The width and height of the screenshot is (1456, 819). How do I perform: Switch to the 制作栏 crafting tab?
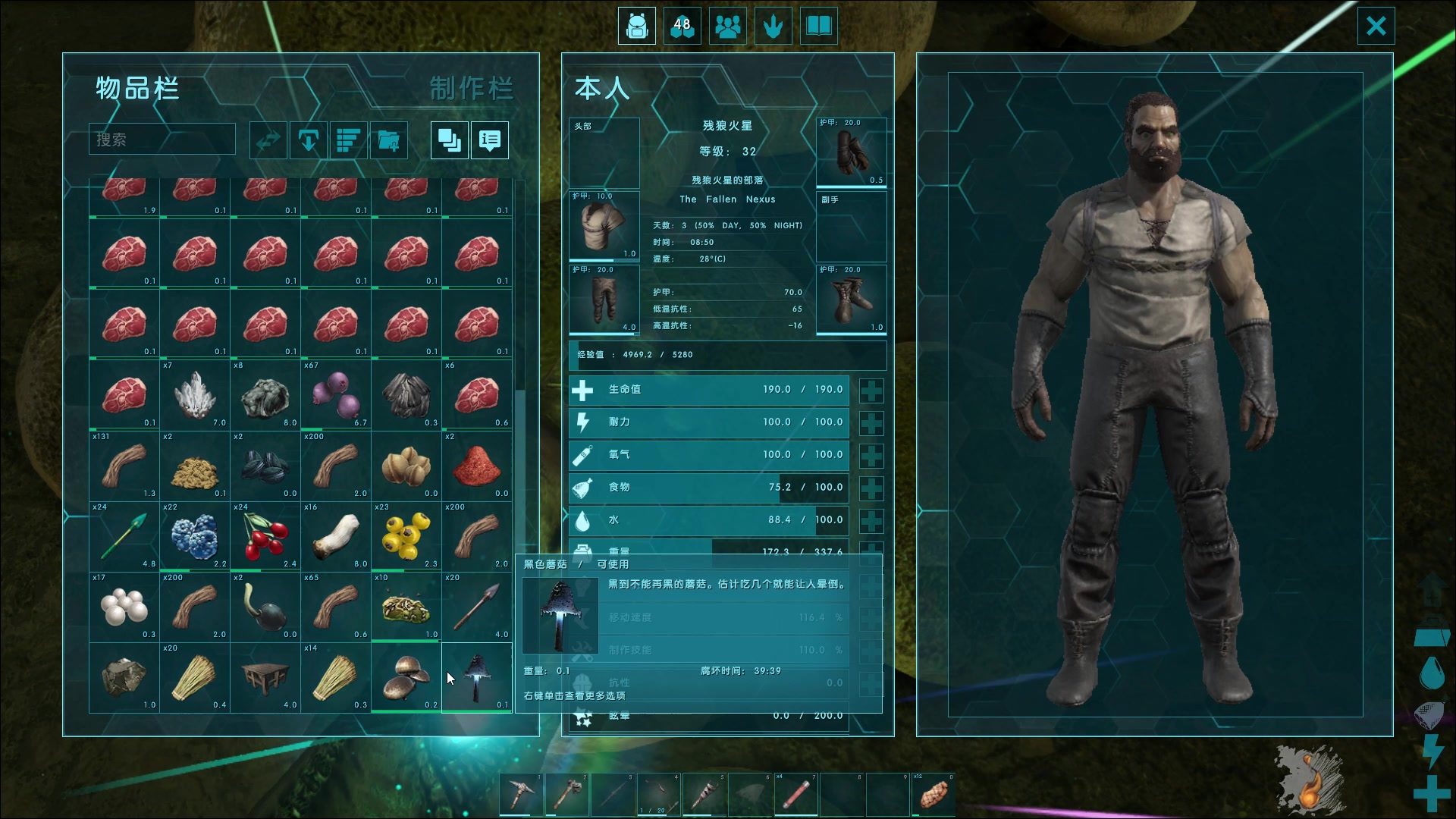[471, 89]
